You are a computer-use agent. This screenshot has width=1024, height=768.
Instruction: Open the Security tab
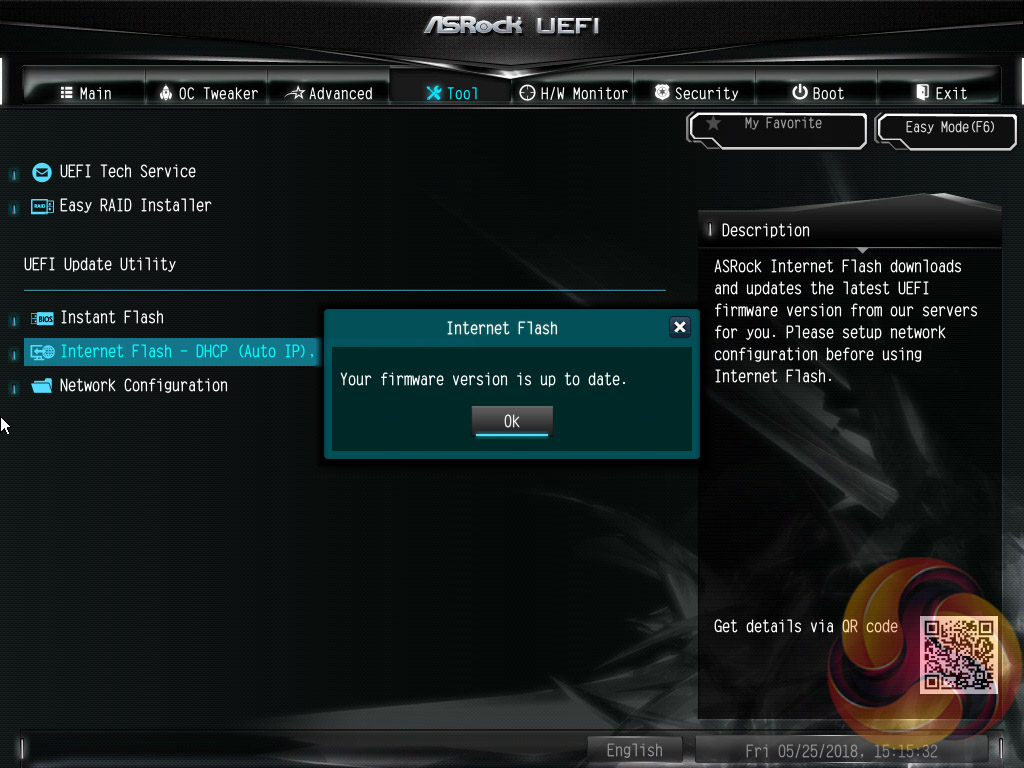[x=696, y=93]
